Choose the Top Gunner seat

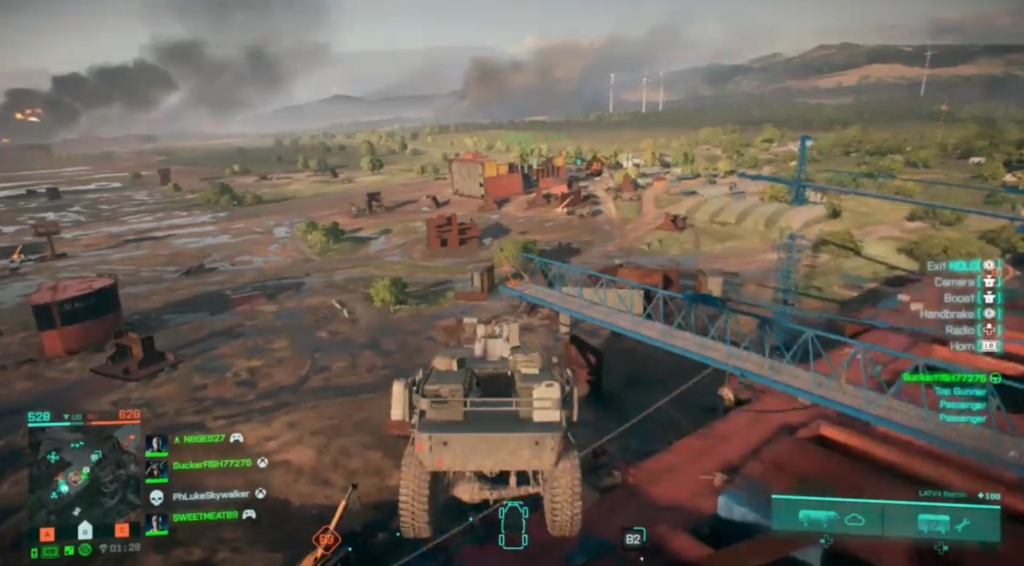960,391
